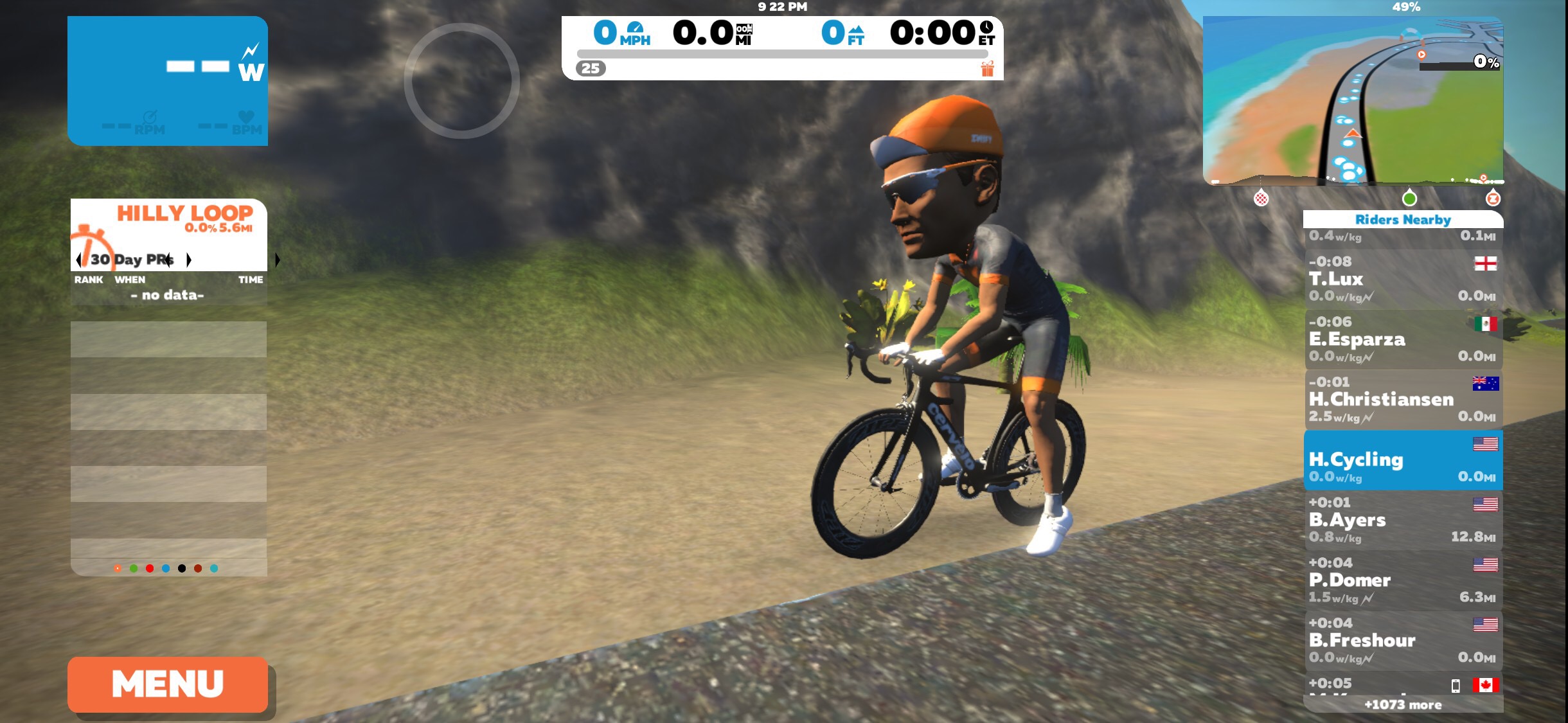Image resolution: width=1568 pixels, height=723 pixels.
Task: Click the orange gift box icon
Action: [x=988, y=68]
